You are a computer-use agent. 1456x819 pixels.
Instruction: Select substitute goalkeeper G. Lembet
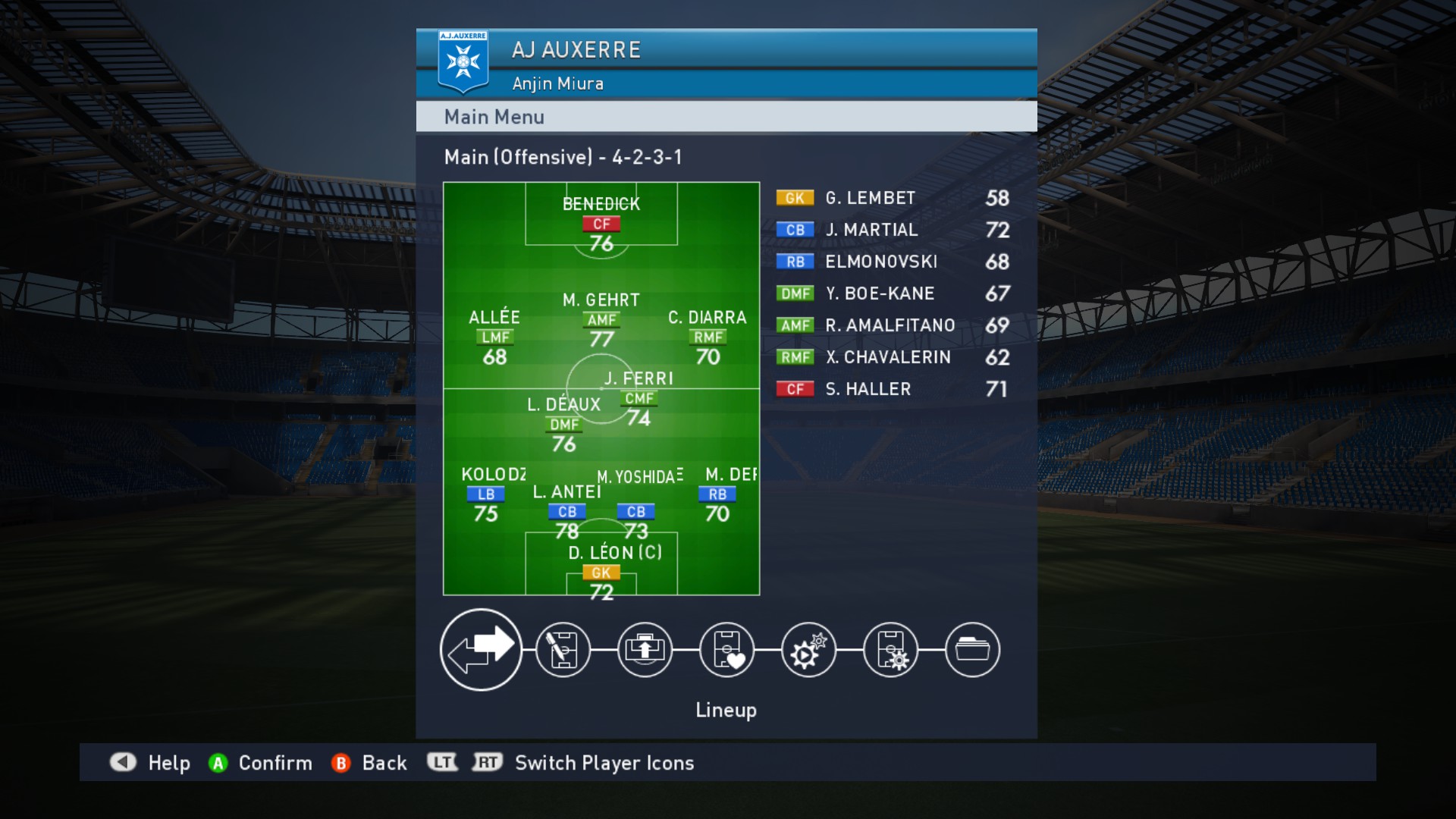click(x=893, y=198)
